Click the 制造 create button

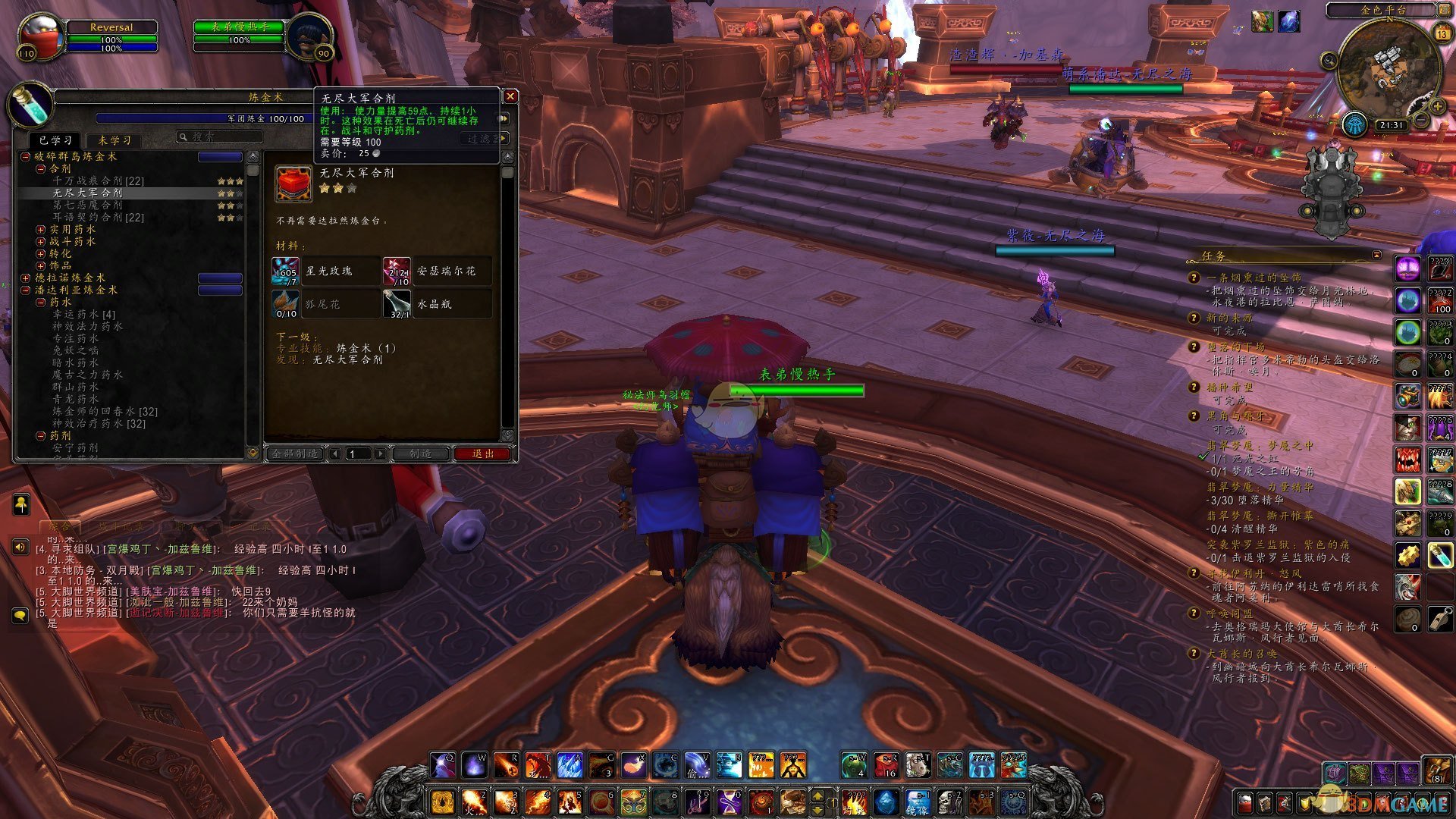tap(420, 453)
